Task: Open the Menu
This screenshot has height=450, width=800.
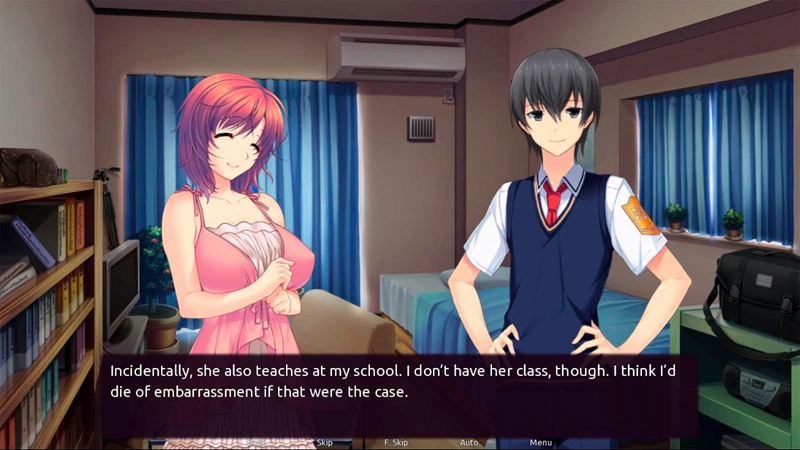Action: click(x=541, y=442)
